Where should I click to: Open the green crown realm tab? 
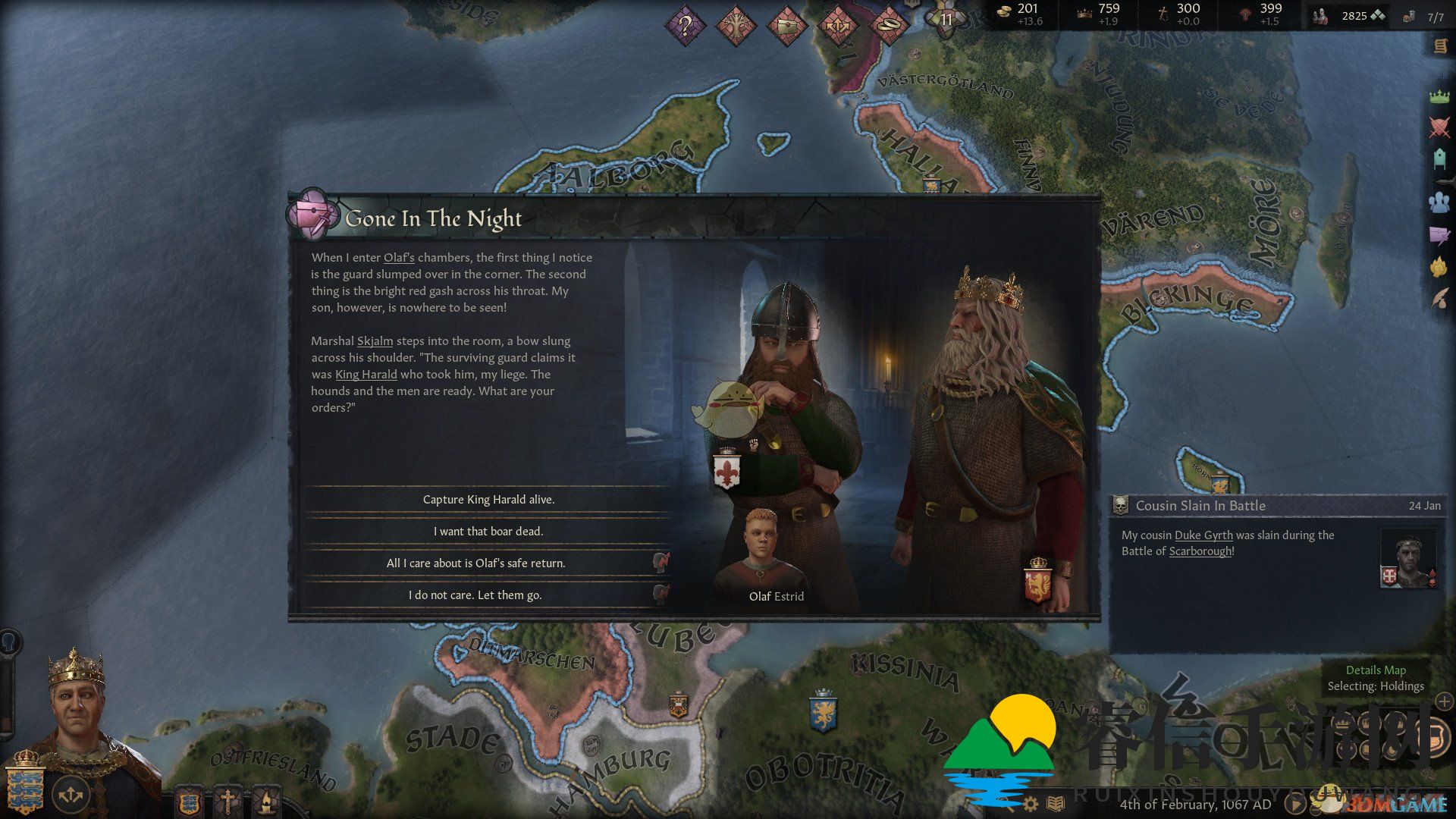pyautogui.click(x=1439, y=96)
